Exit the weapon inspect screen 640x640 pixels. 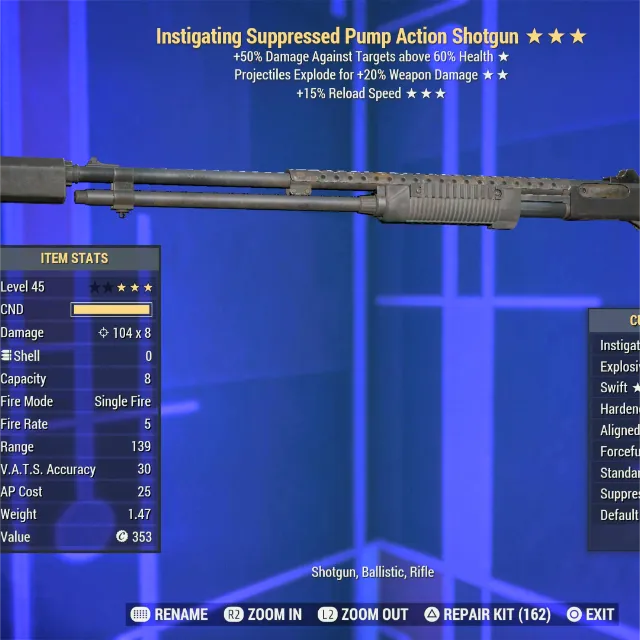pyautogui.click(x=590, y=614)
